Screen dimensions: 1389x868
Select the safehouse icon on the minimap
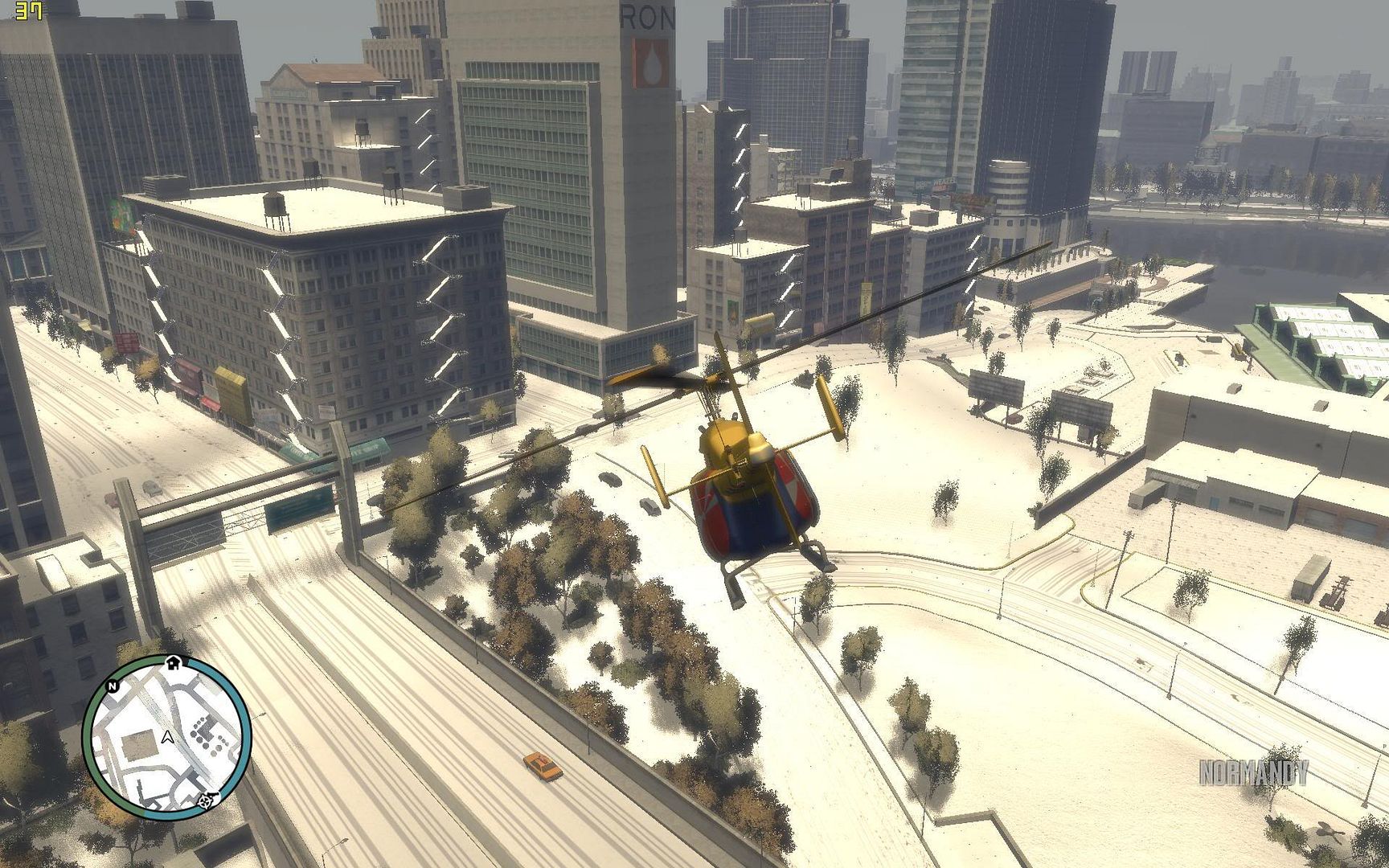(x=172, y=662)
